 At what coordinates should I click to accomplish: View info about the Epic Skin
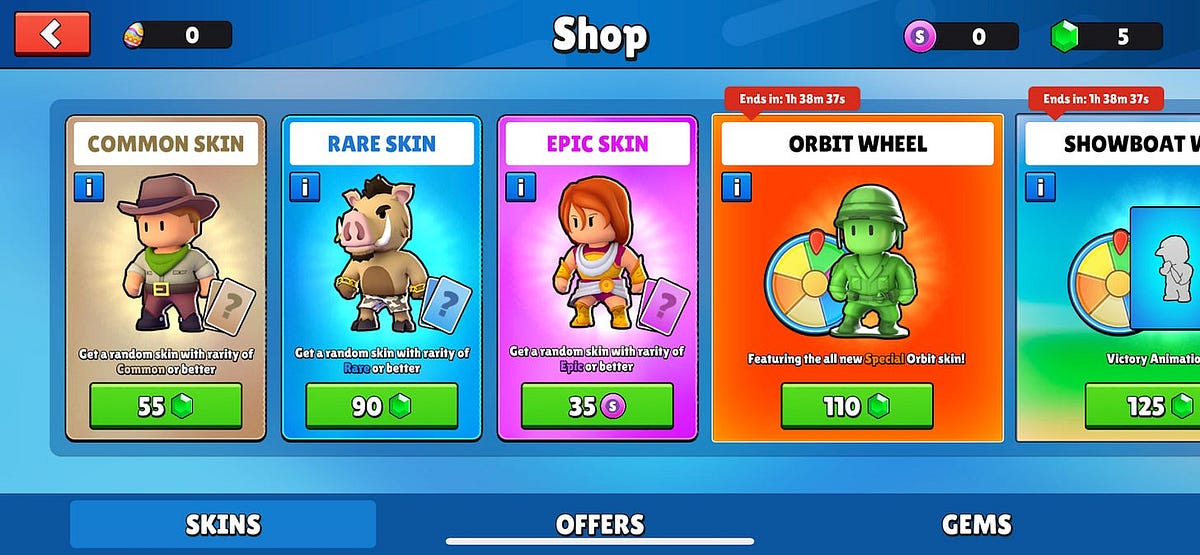pyautogui.click(x=520, y=187)
